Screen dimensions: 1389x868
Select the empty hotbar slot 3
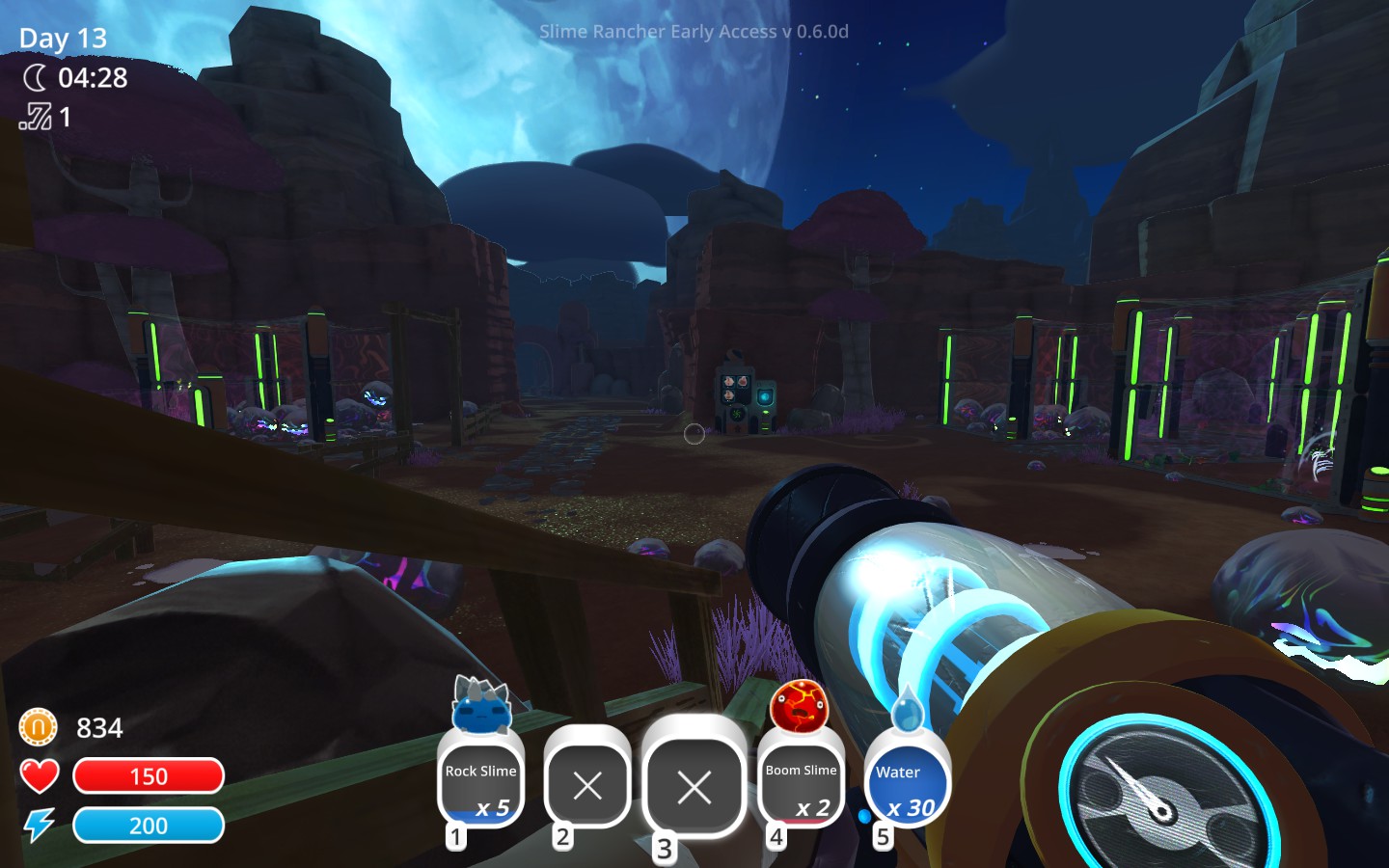pyautogui.click(x=694, y=788)
